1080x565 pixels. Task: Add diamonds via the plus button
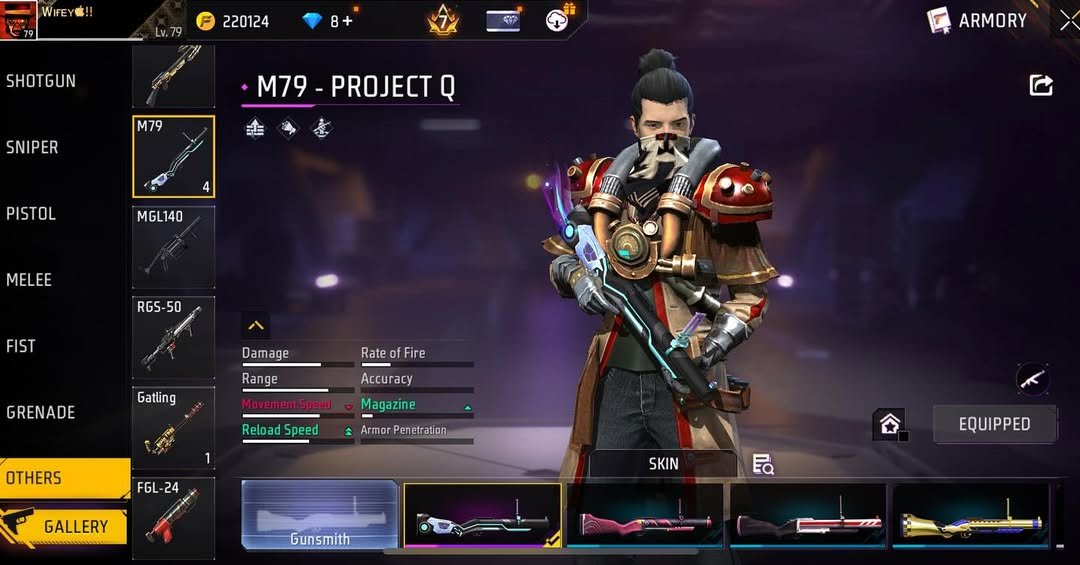pyautogui.click(x=348, y=21)
